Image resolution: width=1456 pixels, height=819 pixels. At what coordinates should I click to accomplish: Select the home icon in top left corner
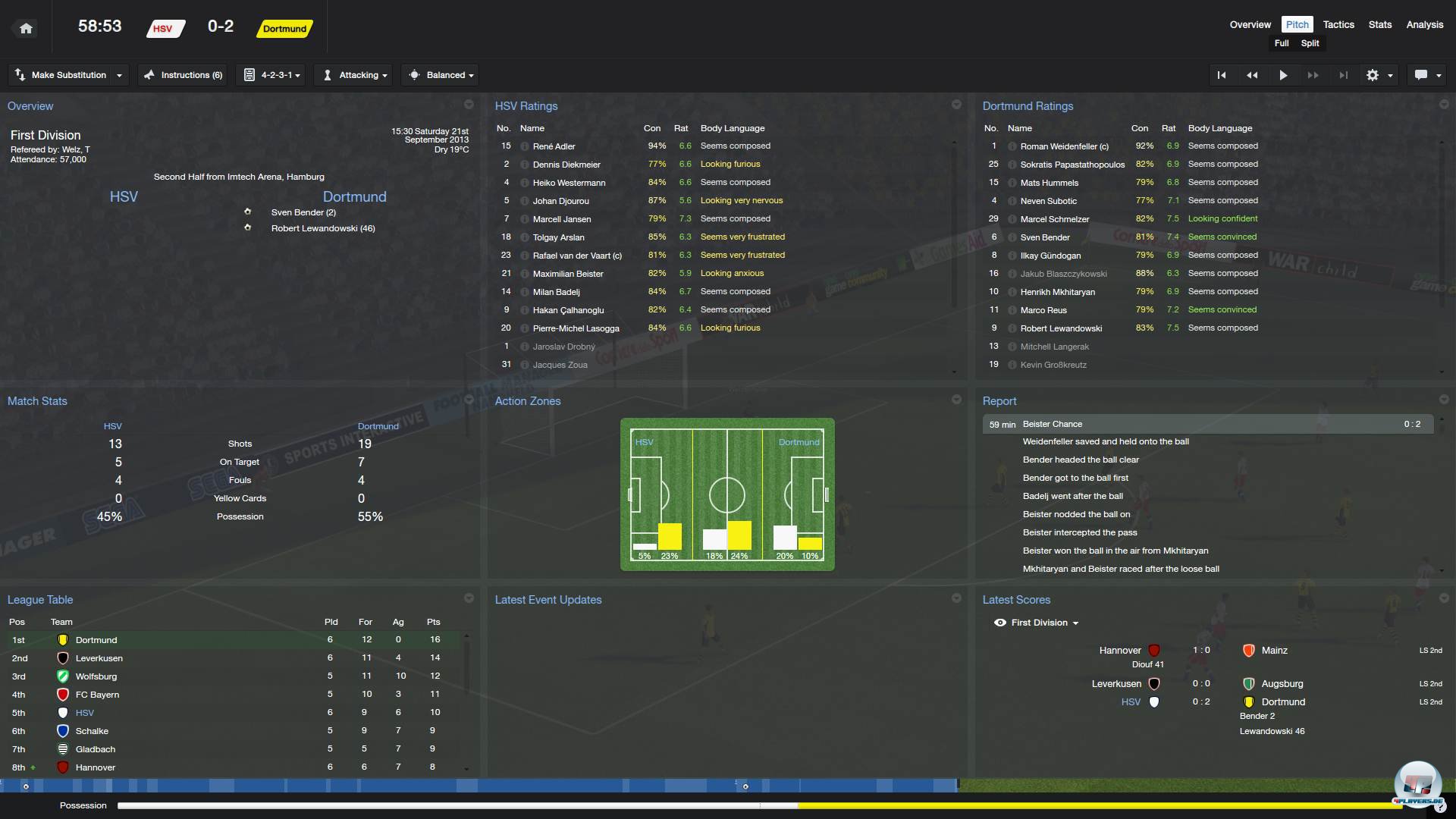tap(25, 27)
